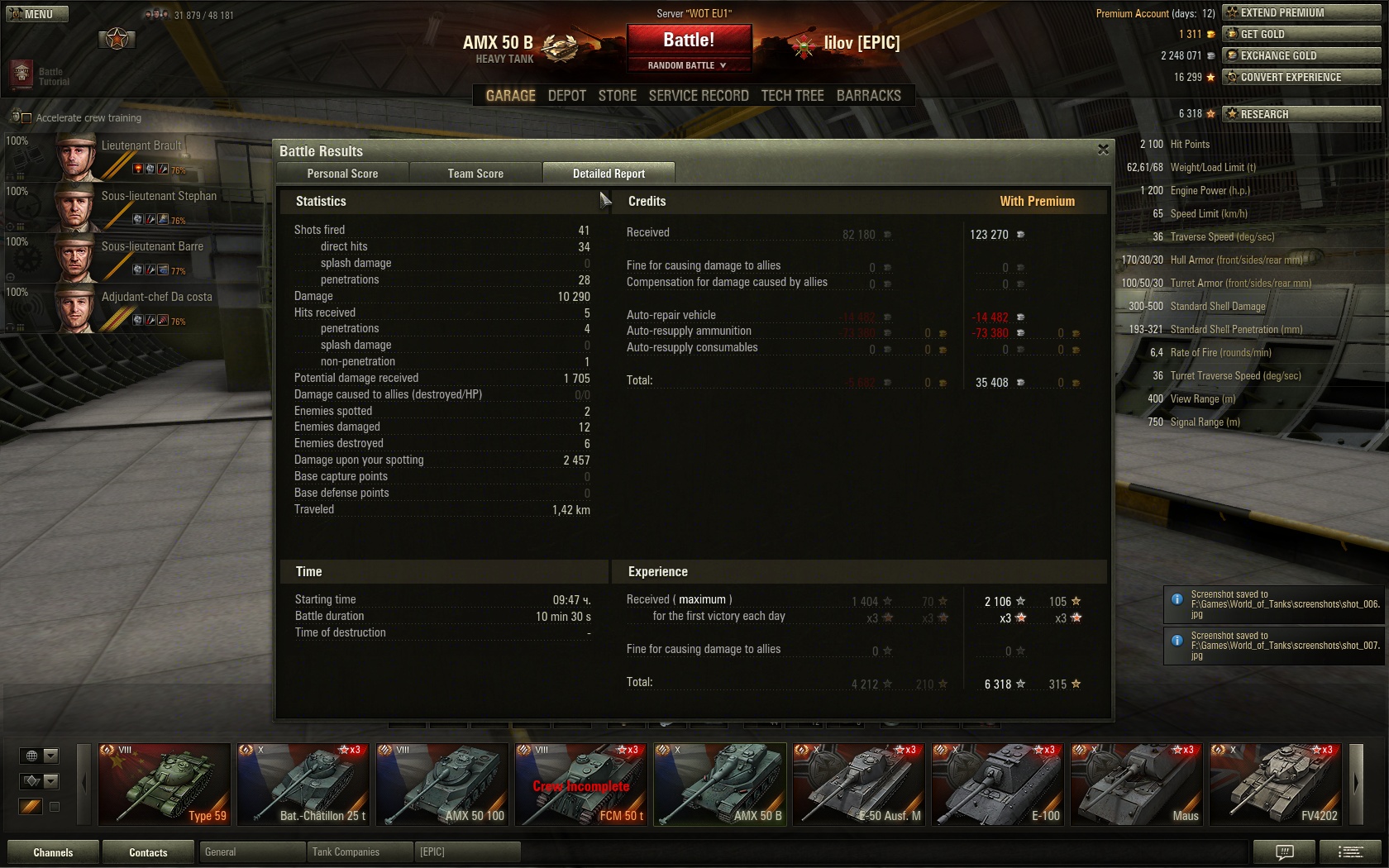Switch to the Team Score tab

click(x=475, y=174)
